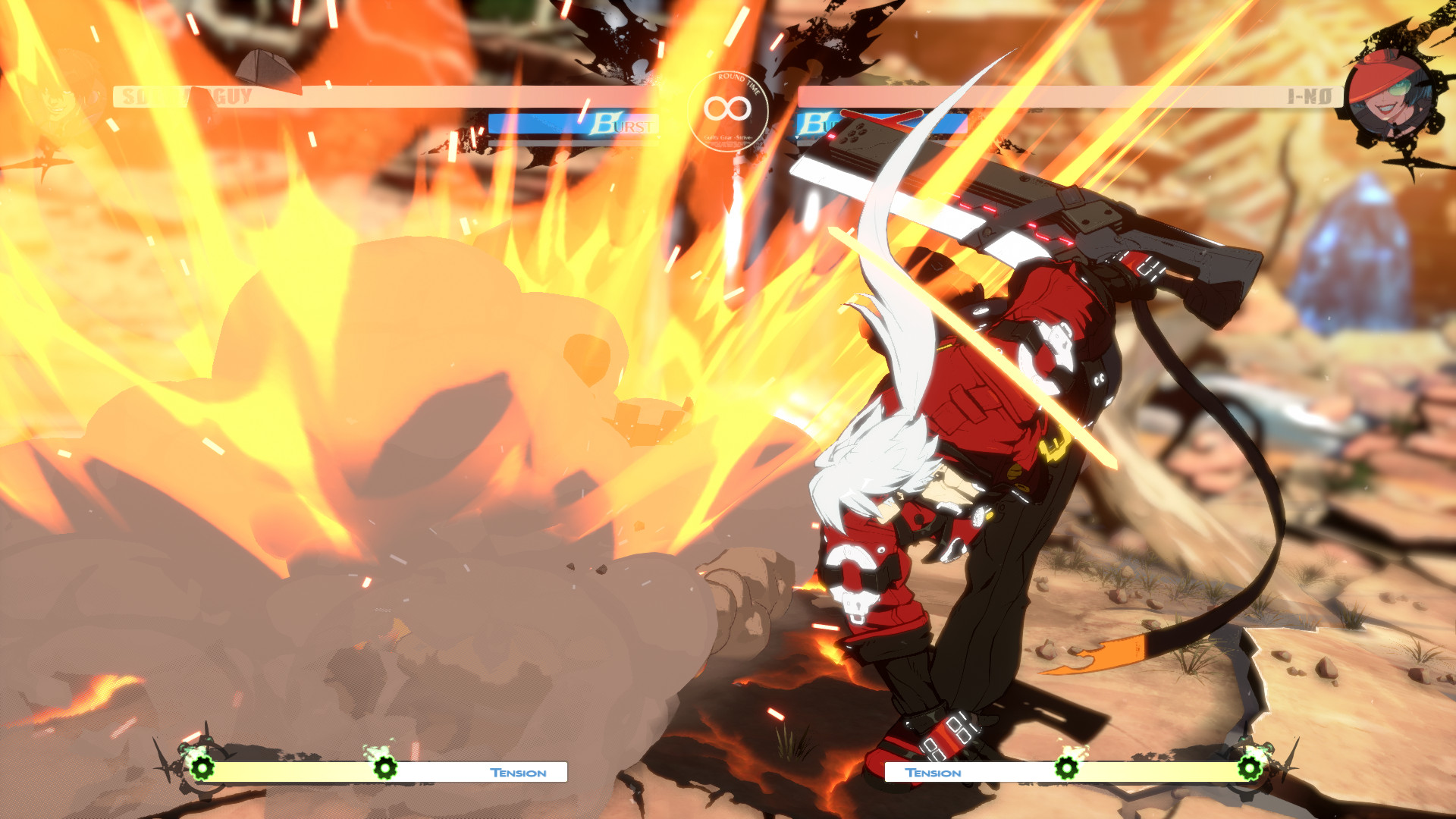Click the Guilty Gear -Strive- logo text

point(729,139)
